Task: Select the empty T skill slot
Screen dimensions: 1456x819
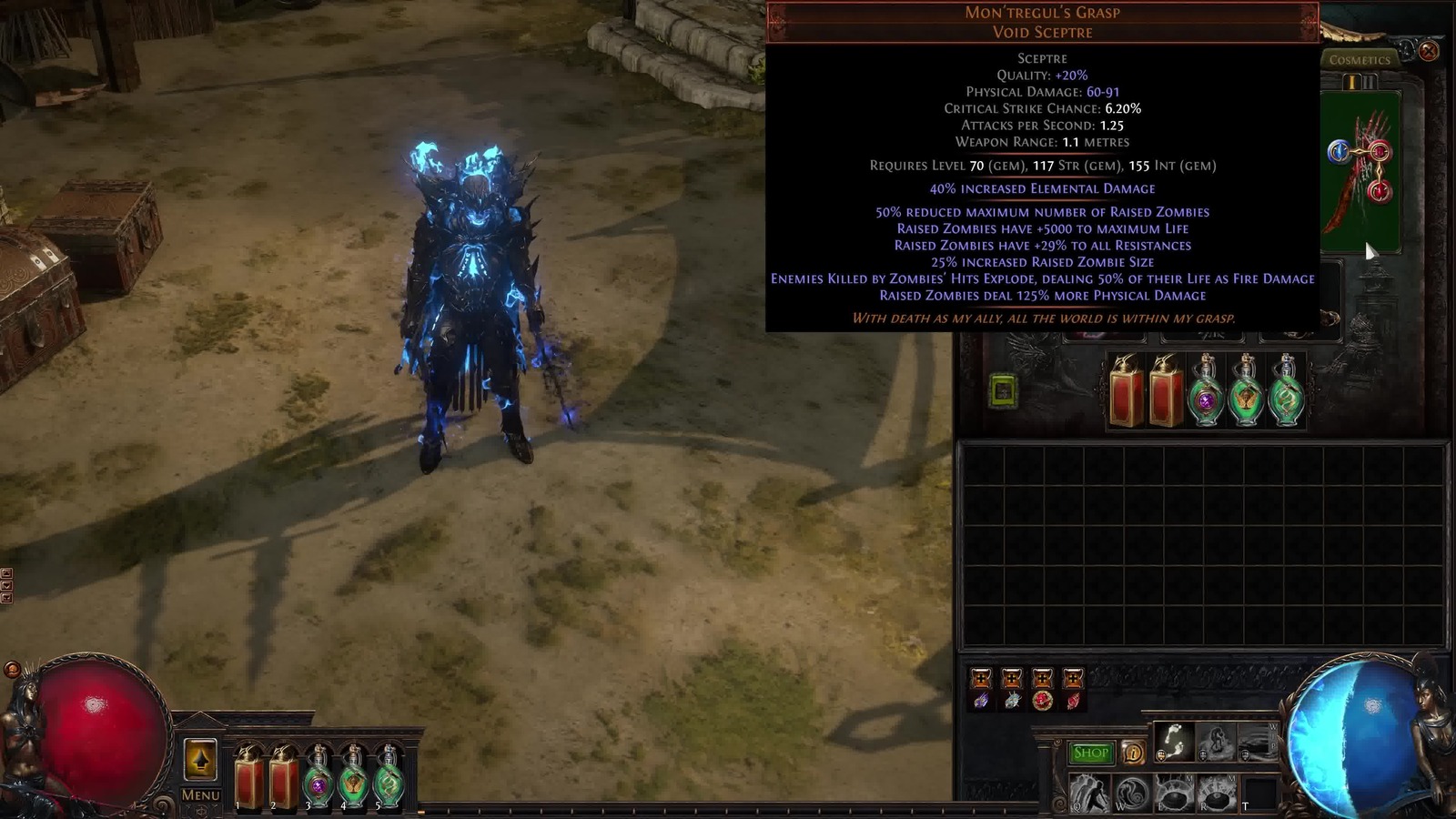Action: click(1259, 793)
